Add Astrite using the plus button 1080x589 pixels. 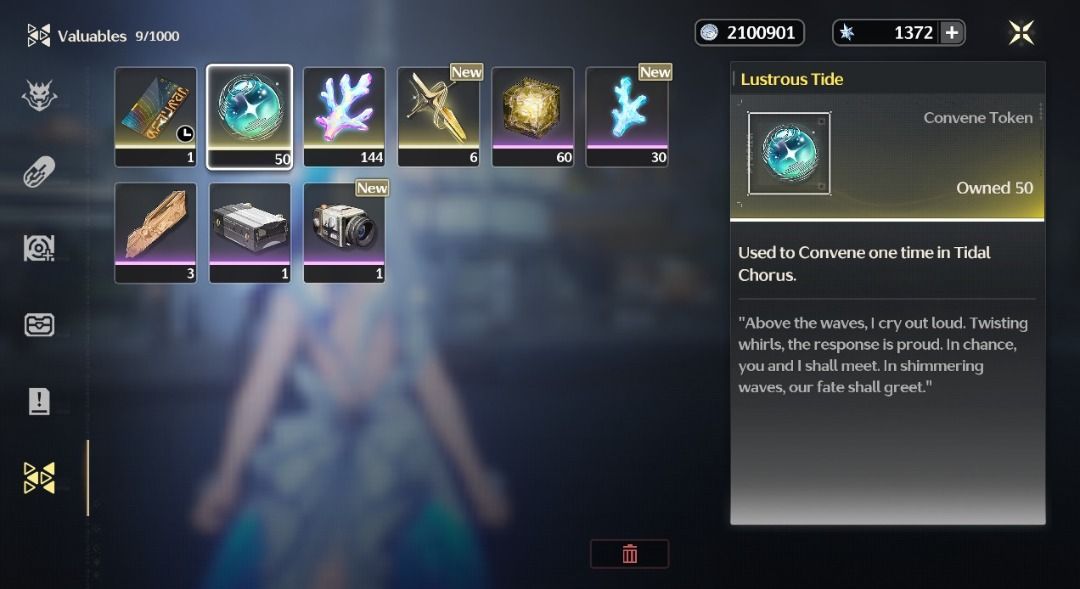952,33
